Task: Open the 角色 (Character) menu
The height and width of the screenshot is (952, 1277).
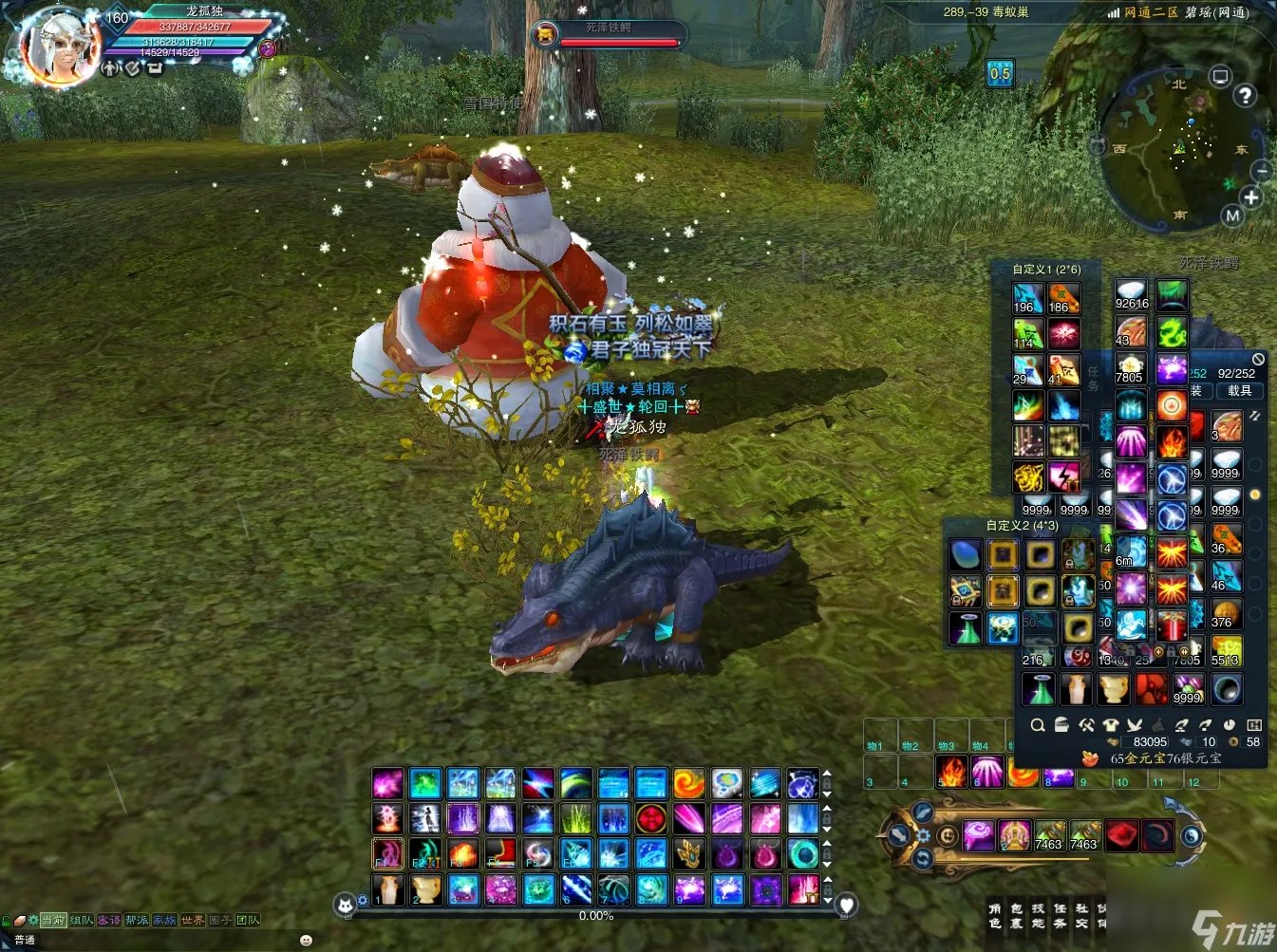Action: pyautogui.click(x=994, y=915)
